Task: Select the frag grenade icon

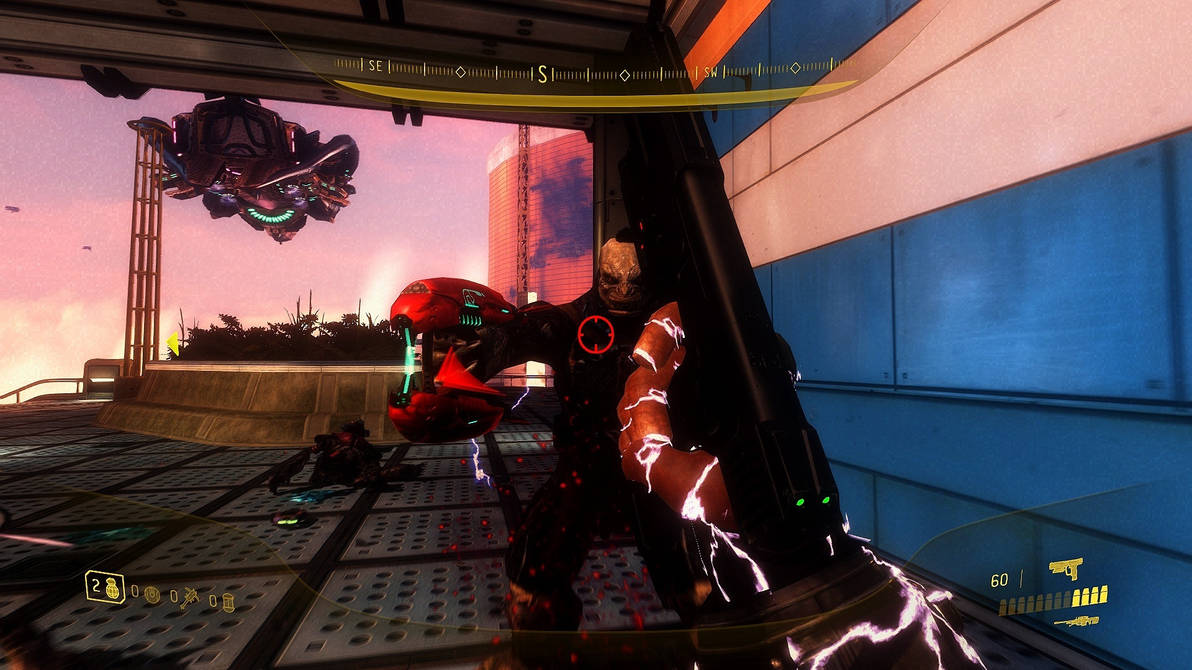Action: coord(111,587)
